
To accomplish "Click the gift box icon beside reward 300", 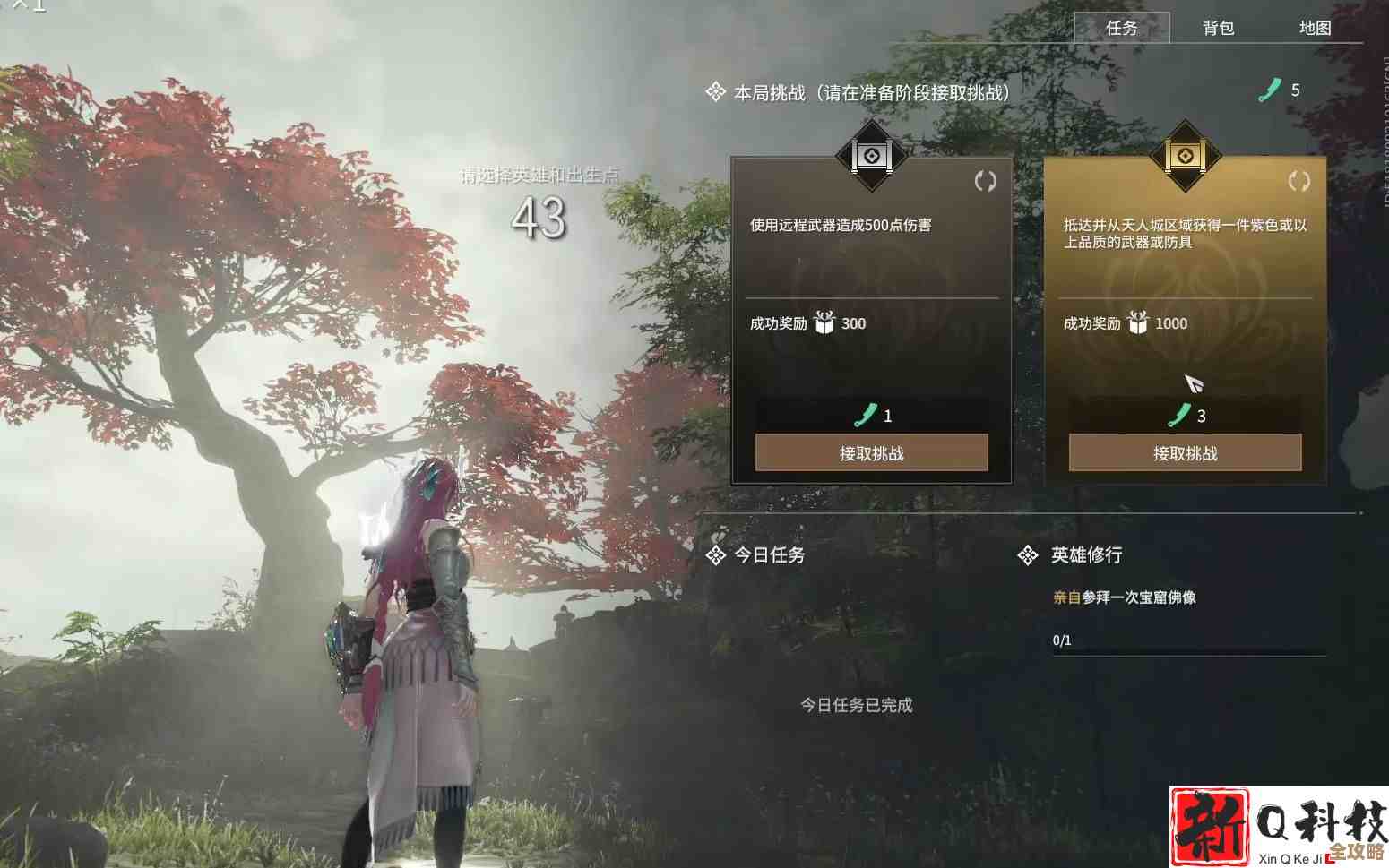I will 825,324.
